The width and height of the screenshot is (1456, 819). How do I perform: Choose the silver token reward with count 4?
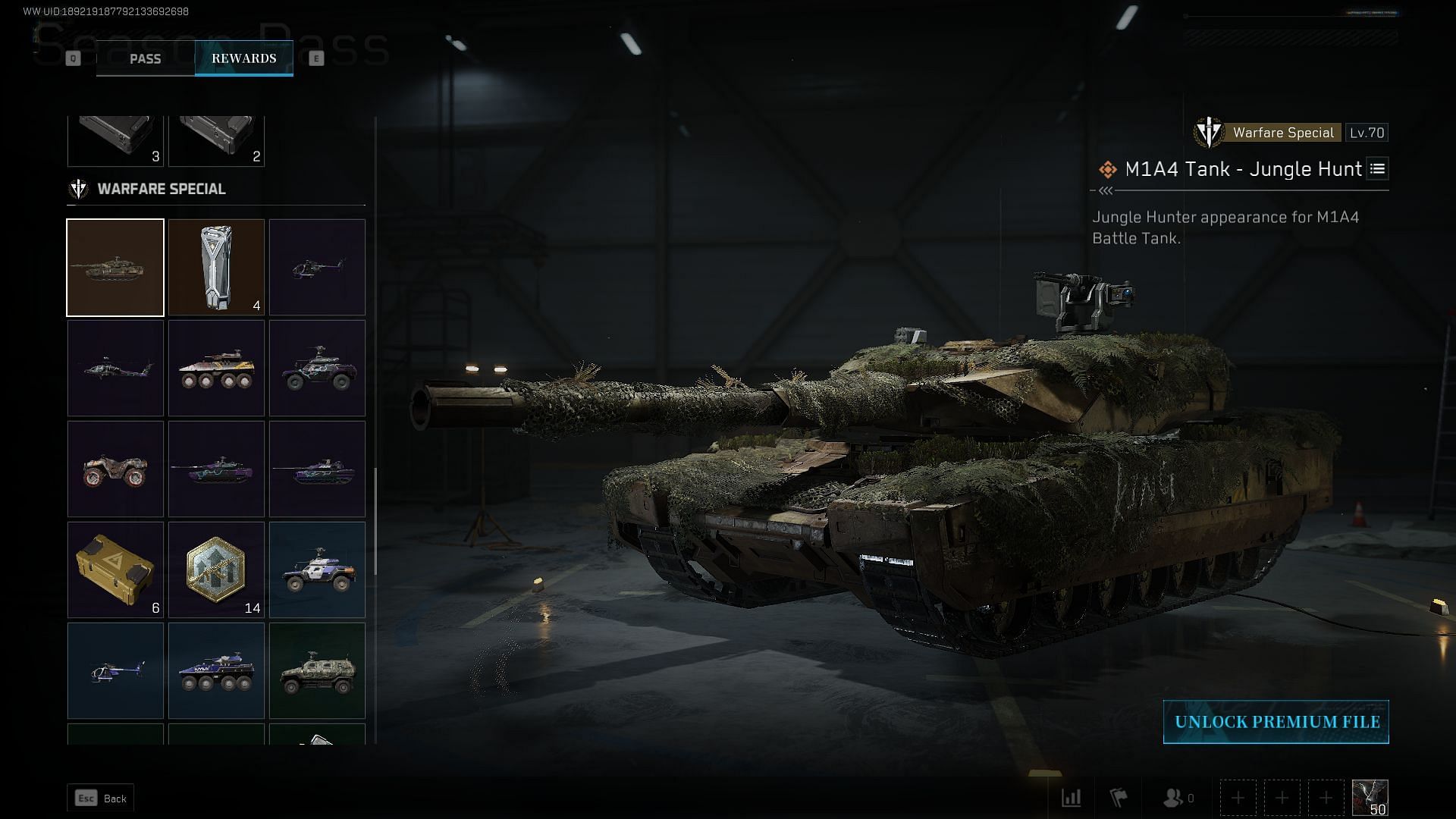tap(216, 268)
